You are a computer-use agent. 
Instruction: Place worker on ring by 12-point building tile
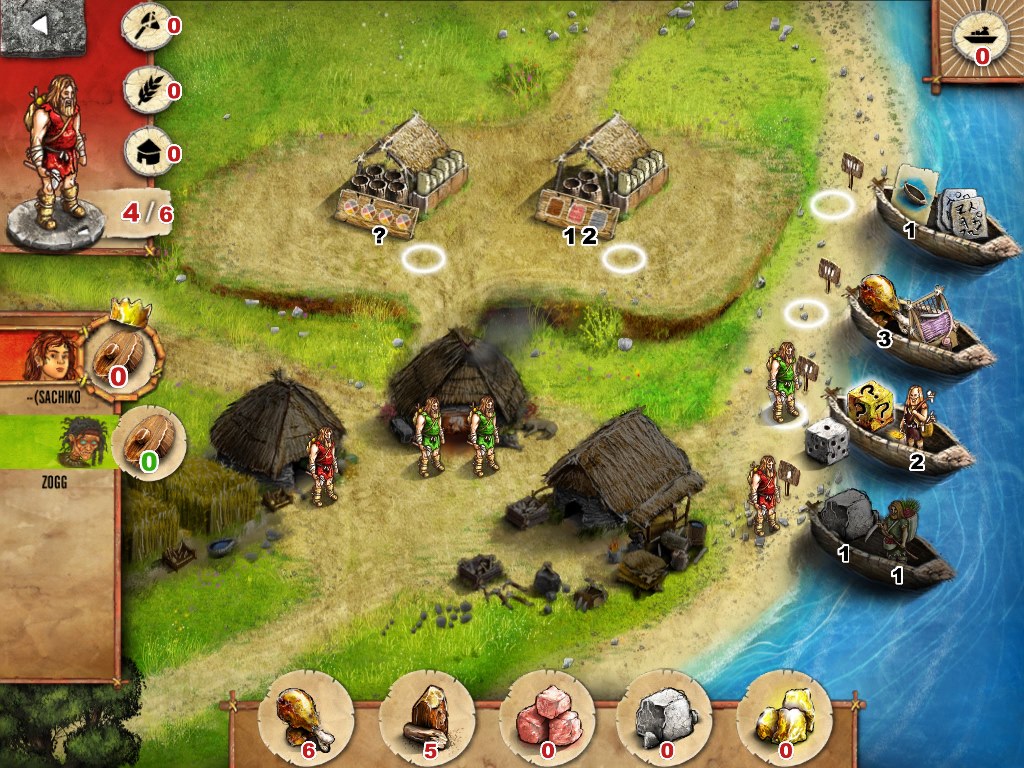(x=623, y=259)
